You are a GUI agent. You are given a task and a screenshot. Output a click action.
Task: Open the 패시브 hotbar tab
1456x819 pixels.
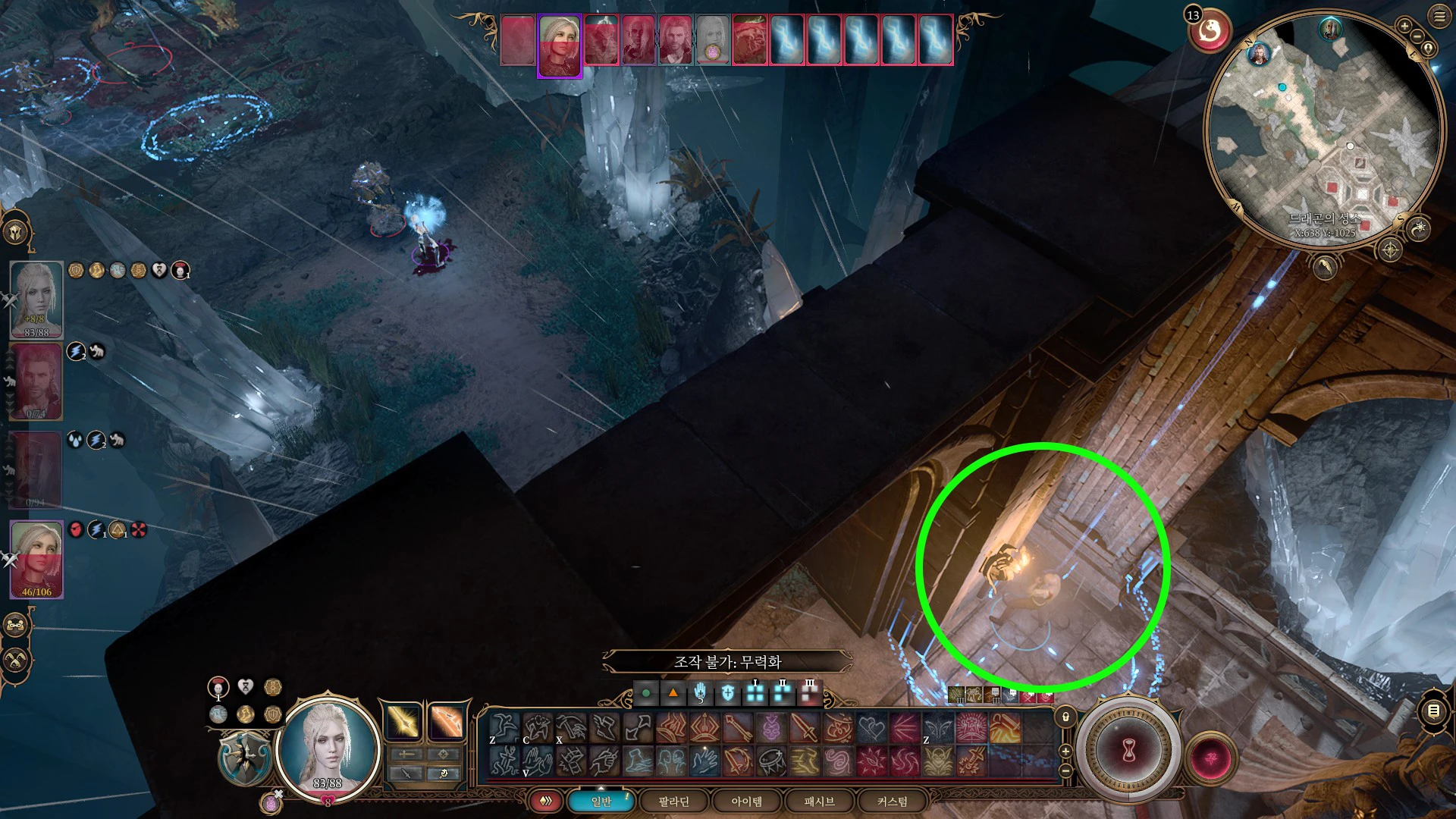[x=819, y=802]
